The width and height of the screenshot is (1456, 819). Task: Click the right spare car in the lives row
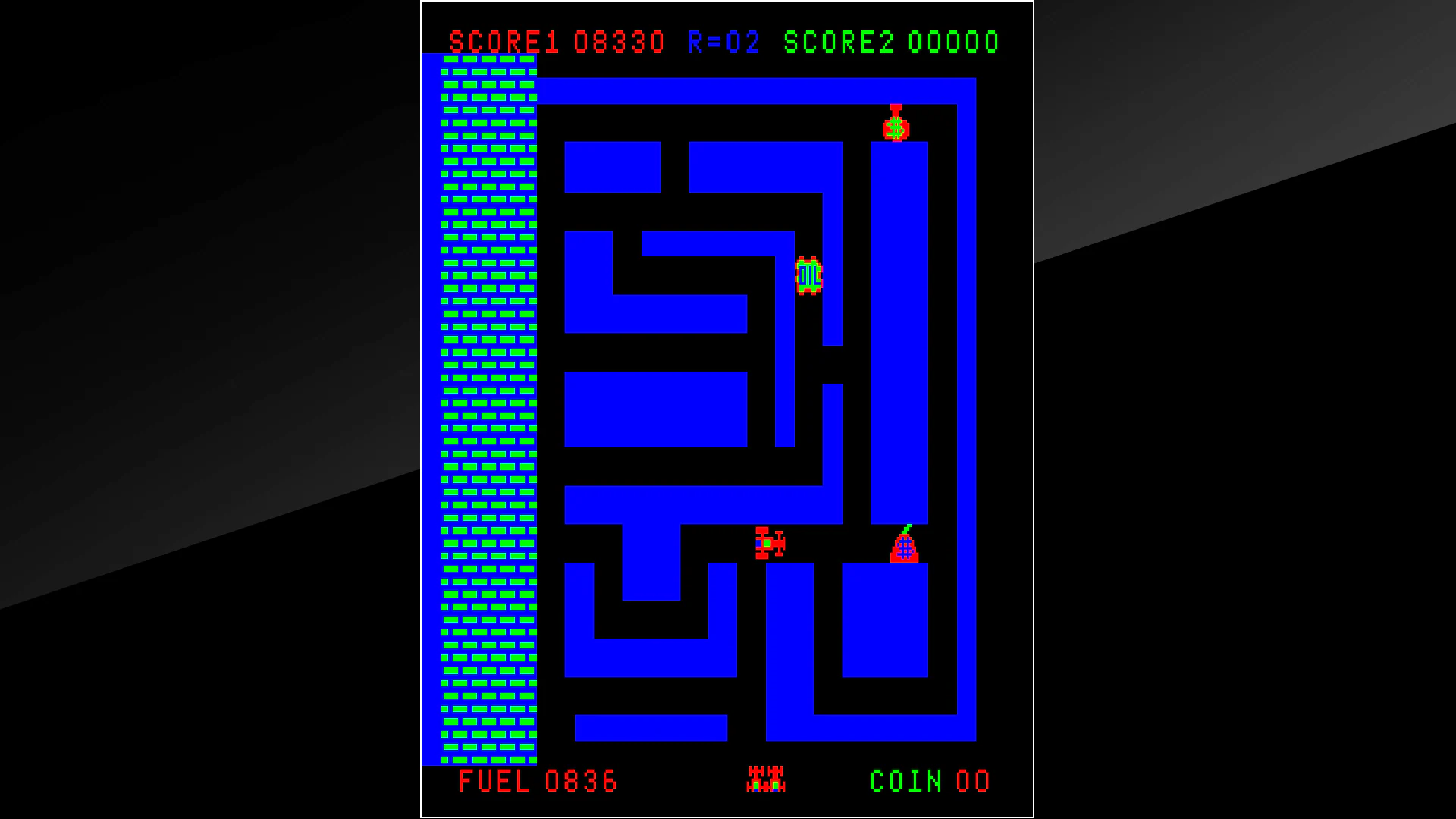776,779
